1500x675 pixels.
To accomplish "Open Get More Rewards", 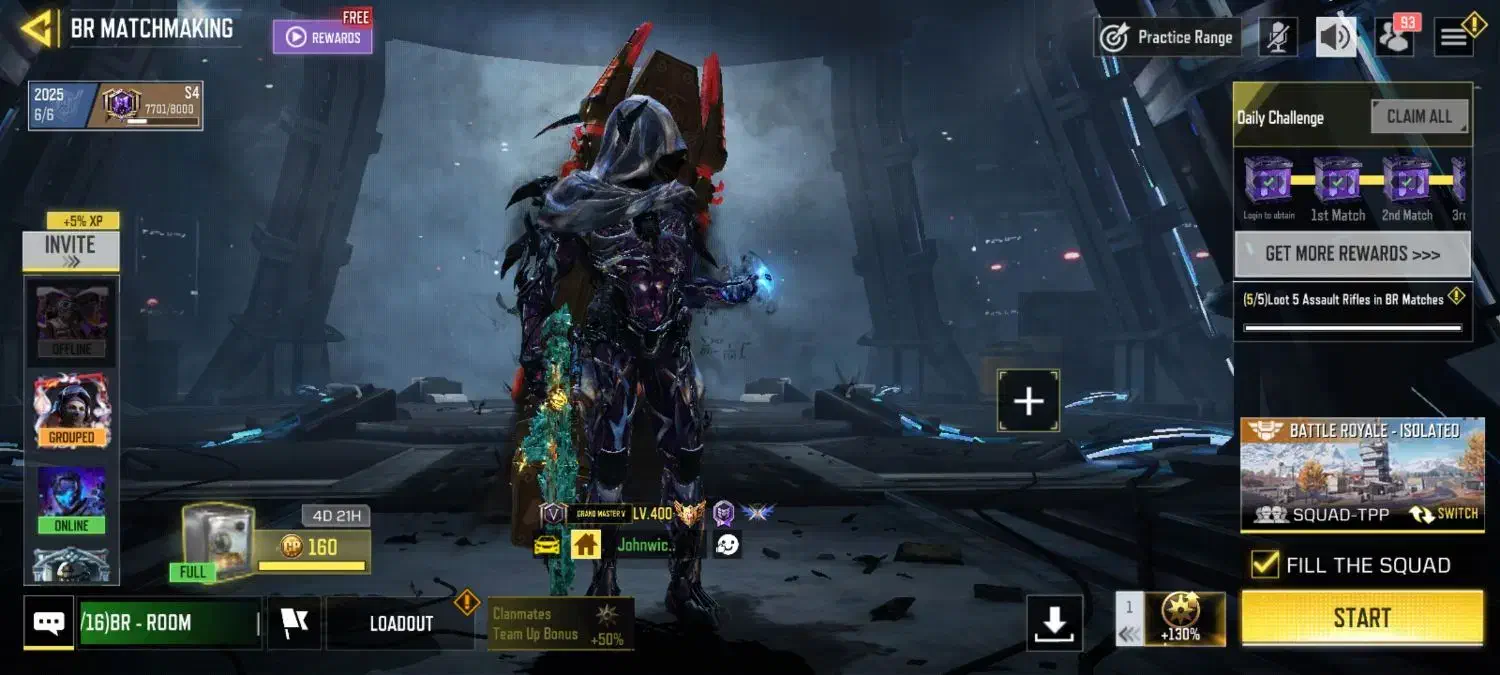I will 1352,254.
